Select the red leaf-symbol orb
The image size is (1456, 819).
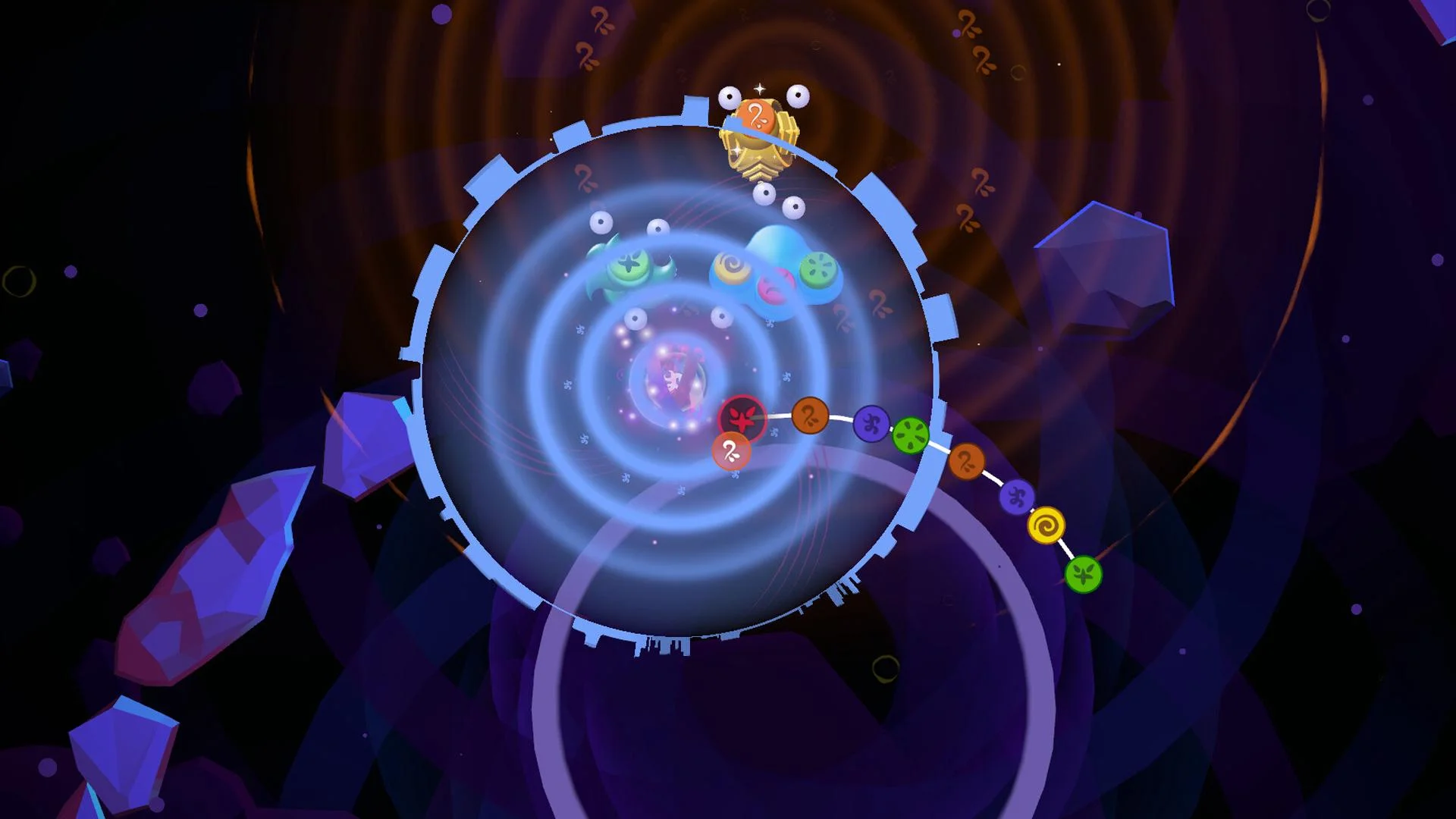742,417
